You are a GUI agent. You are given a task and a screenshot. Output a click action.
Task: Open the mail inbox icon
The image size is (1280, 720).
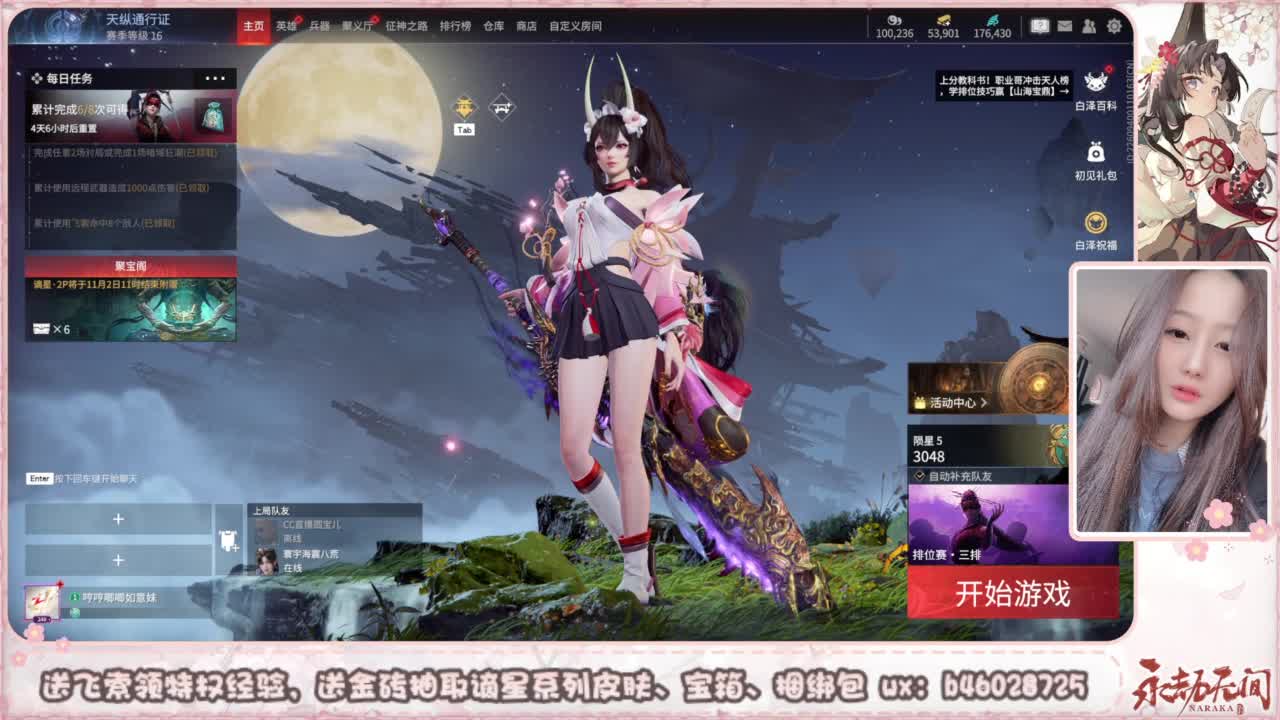coord(1065,26)
